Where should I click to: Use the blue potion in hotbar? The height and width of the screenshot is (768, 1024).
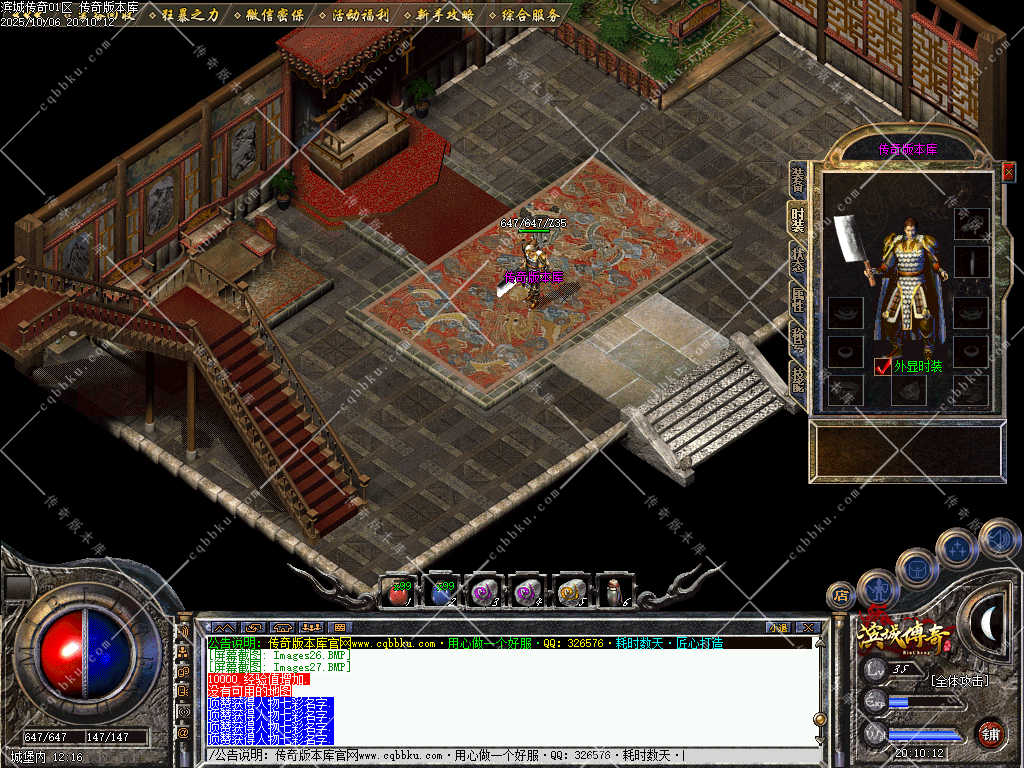point(441,593)
